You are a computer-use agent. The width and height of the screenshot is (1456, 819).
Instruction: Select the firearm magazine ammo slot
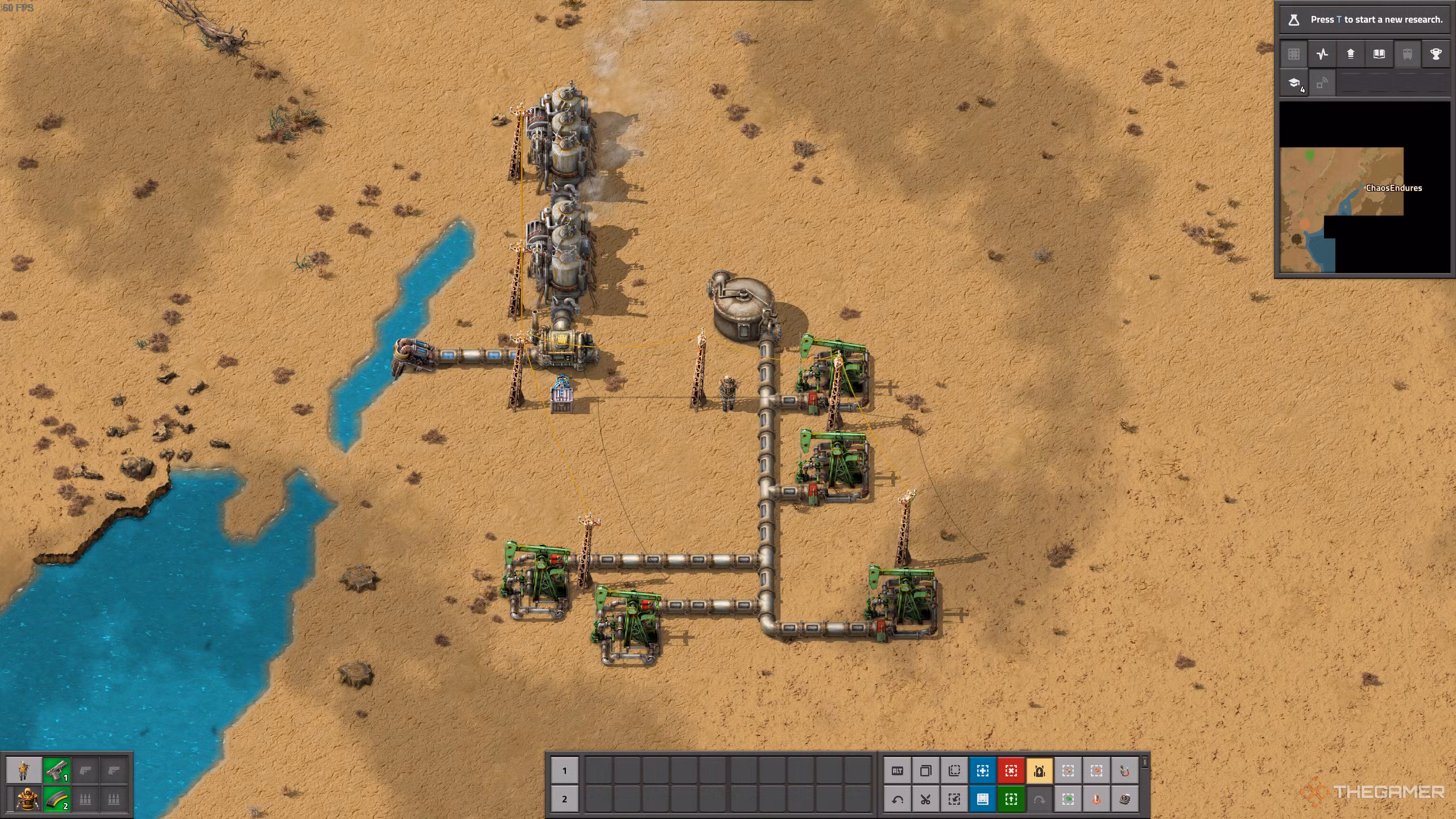tap(56, 800)
